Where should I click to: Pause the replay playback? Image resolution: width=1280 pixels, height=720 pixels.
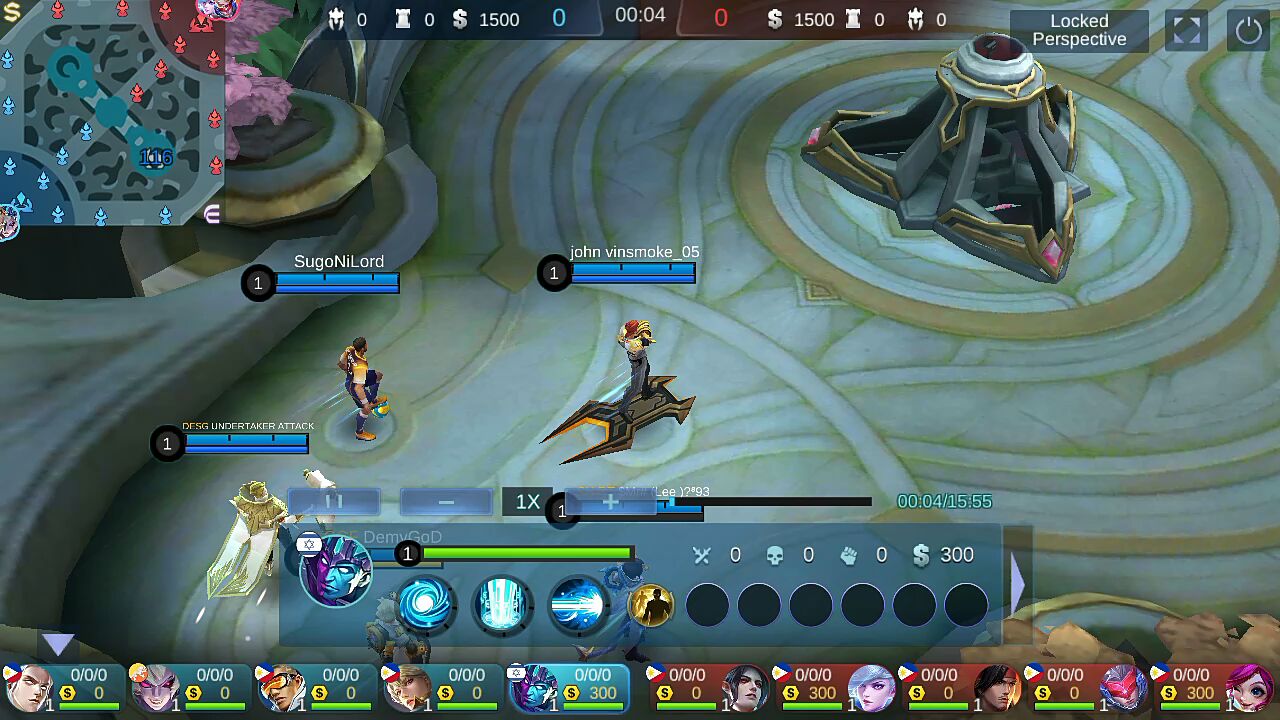click(x=334, y=502)
